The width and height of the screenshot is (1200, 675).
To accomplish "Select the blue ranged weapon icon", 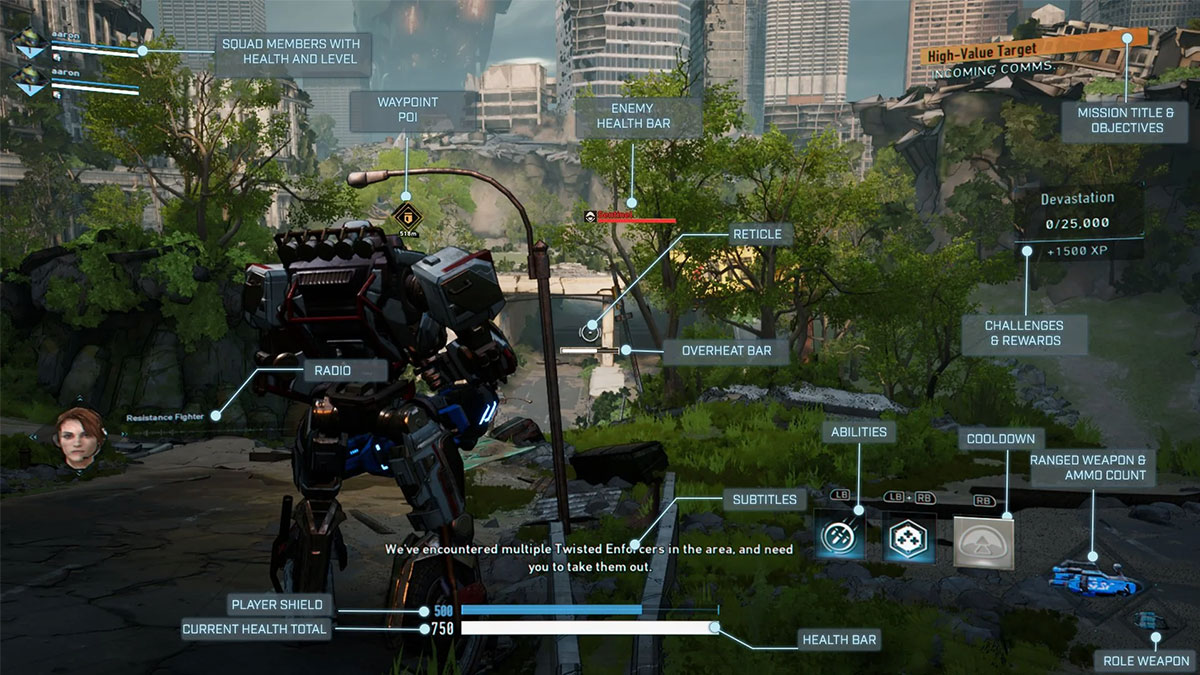I will [1085, 577].
